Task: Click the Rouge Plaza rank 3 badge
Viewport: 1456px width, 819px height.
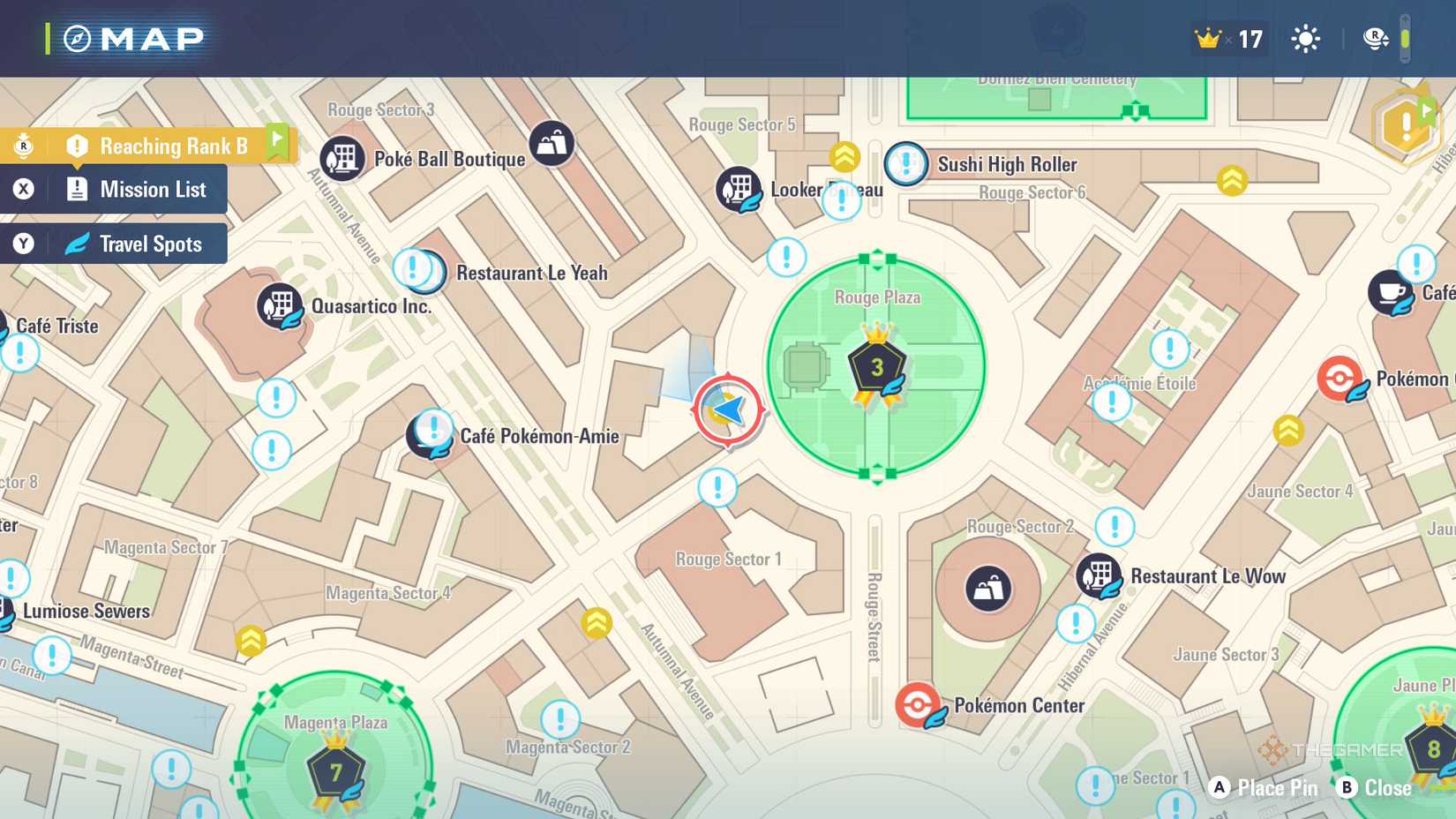Action: (875, 368)
